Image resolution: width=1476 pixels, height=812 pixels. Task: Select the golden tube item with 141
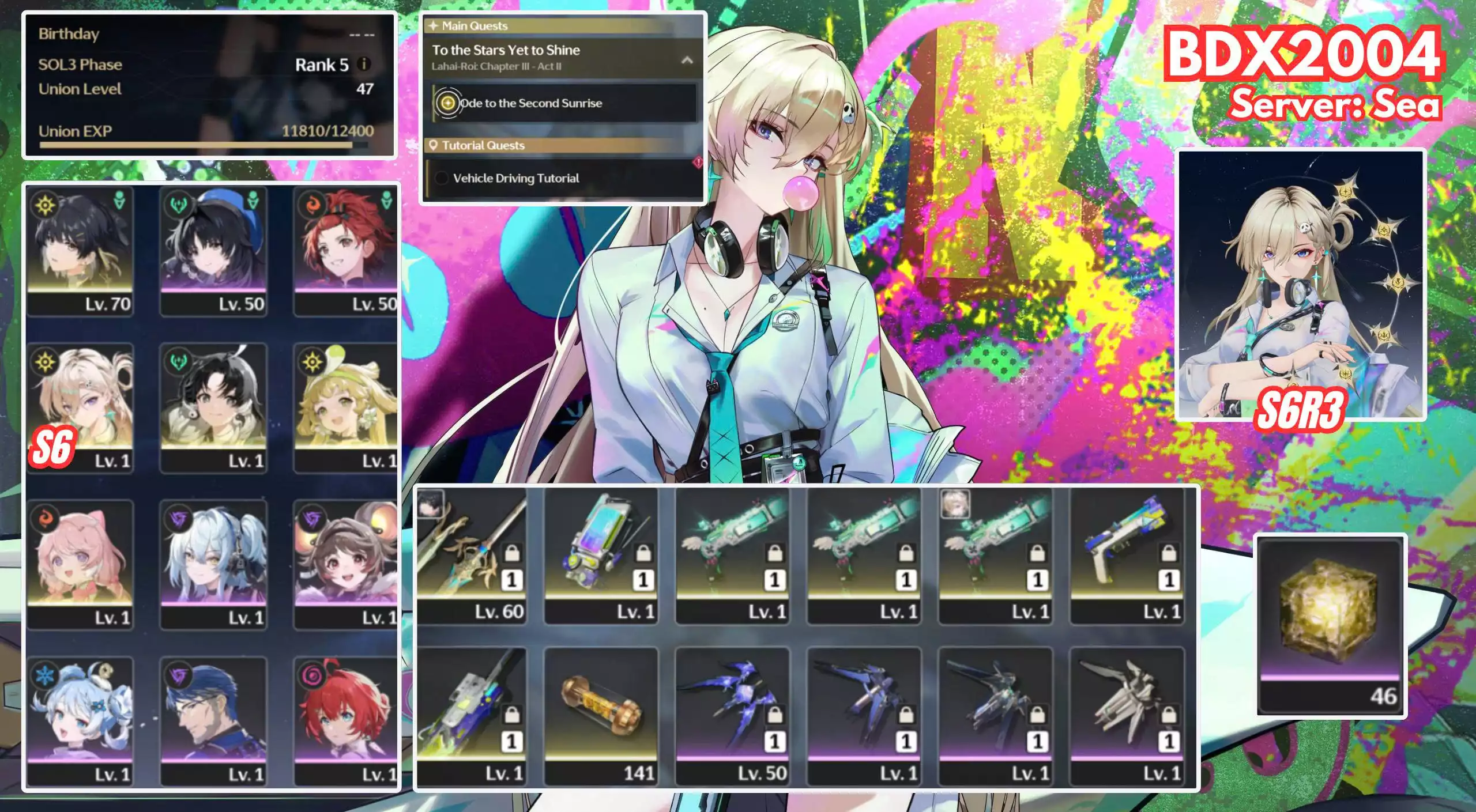coord(601,716)
